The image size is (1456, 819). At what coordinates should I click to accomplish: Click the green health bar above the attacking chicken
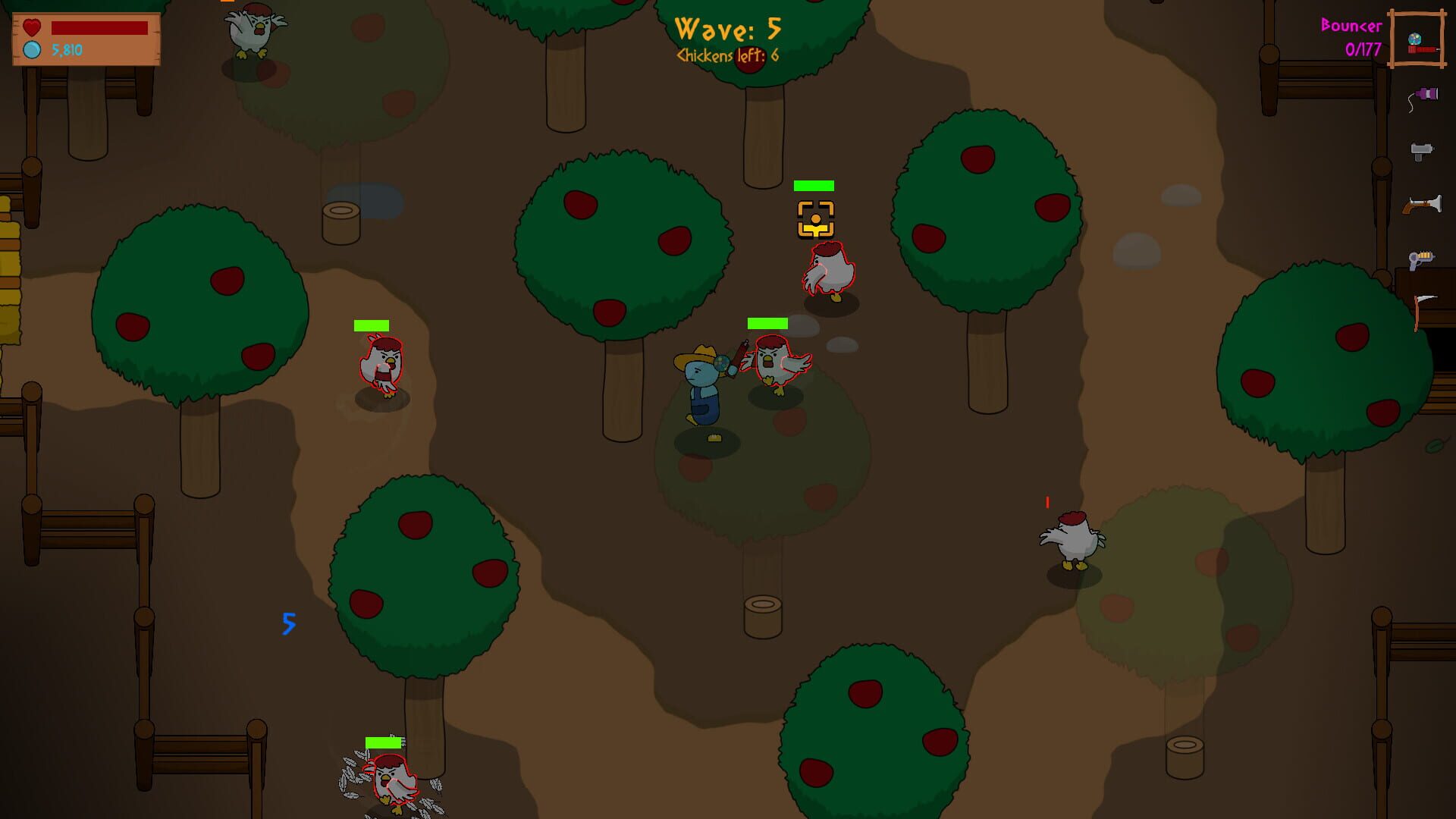pos(767,323)
